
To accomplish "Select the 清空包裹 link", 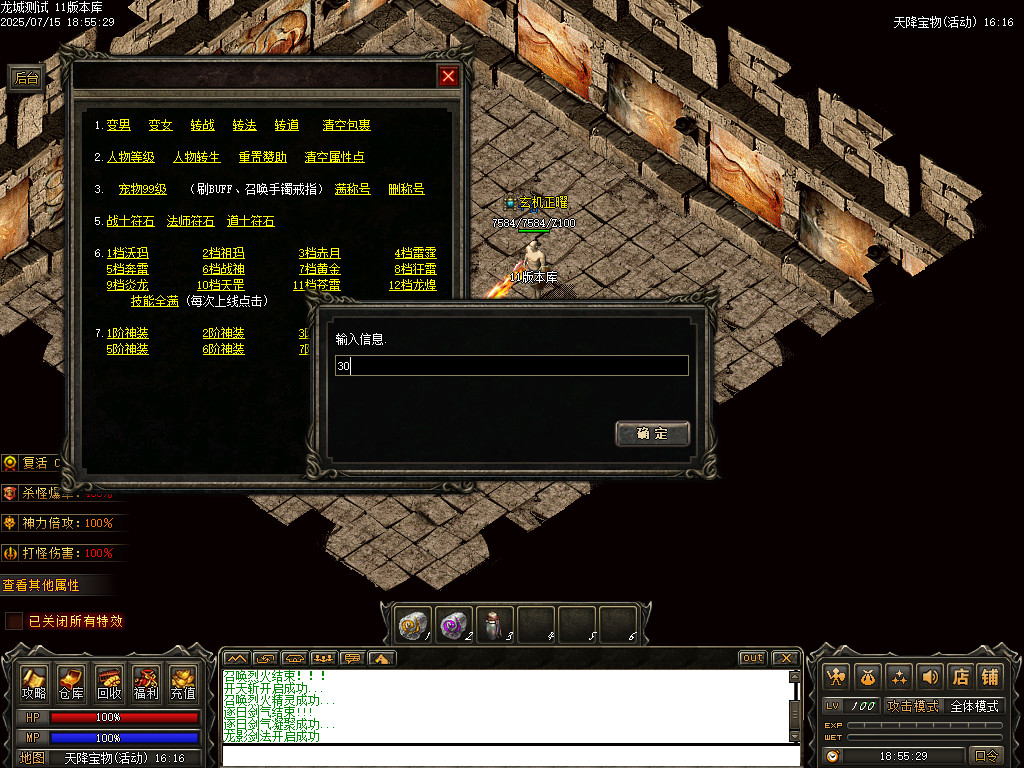I will (346, 125).
